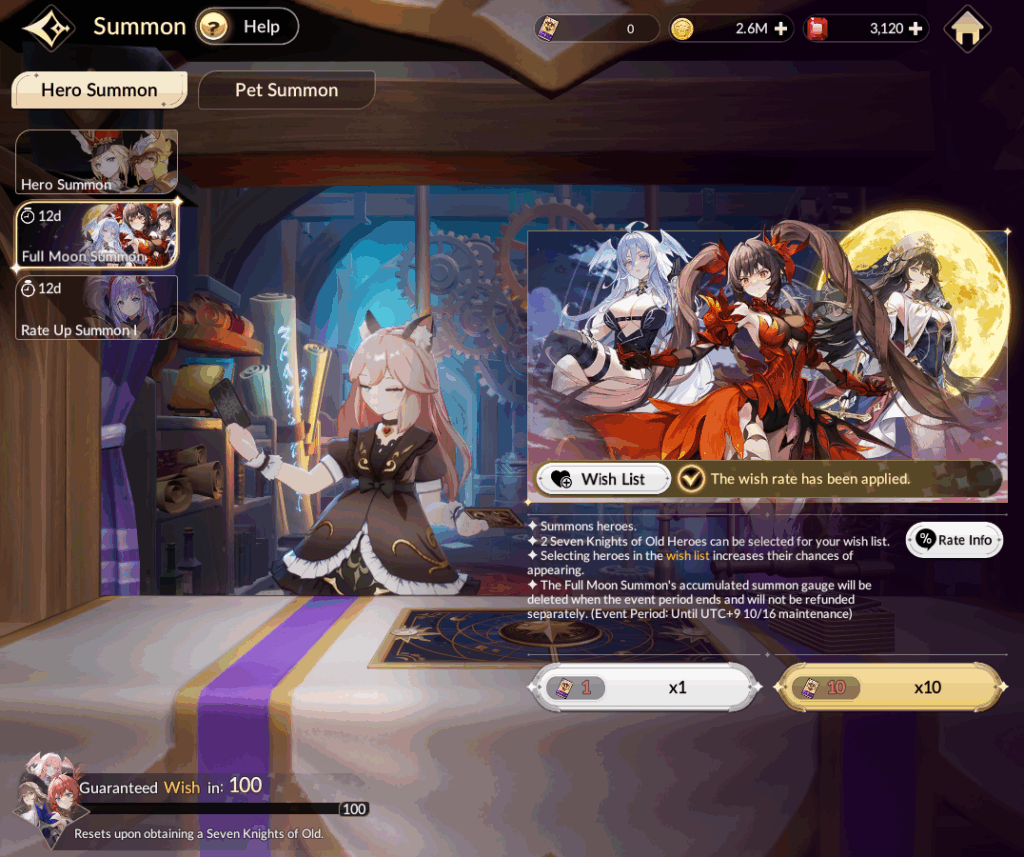
Task: Summon once with the x1 button
Action: click(640, 688)
